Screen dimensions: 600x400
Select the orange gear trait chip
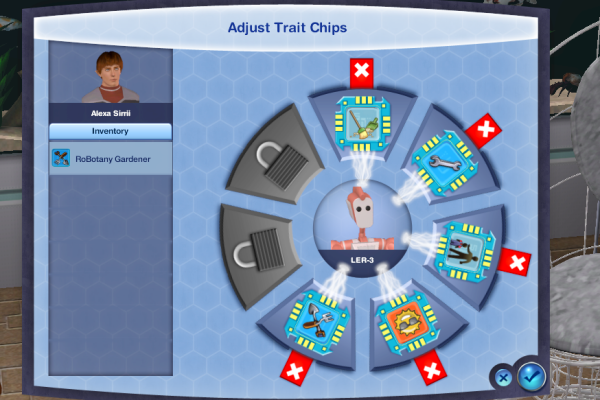click(x=401, y=323)
